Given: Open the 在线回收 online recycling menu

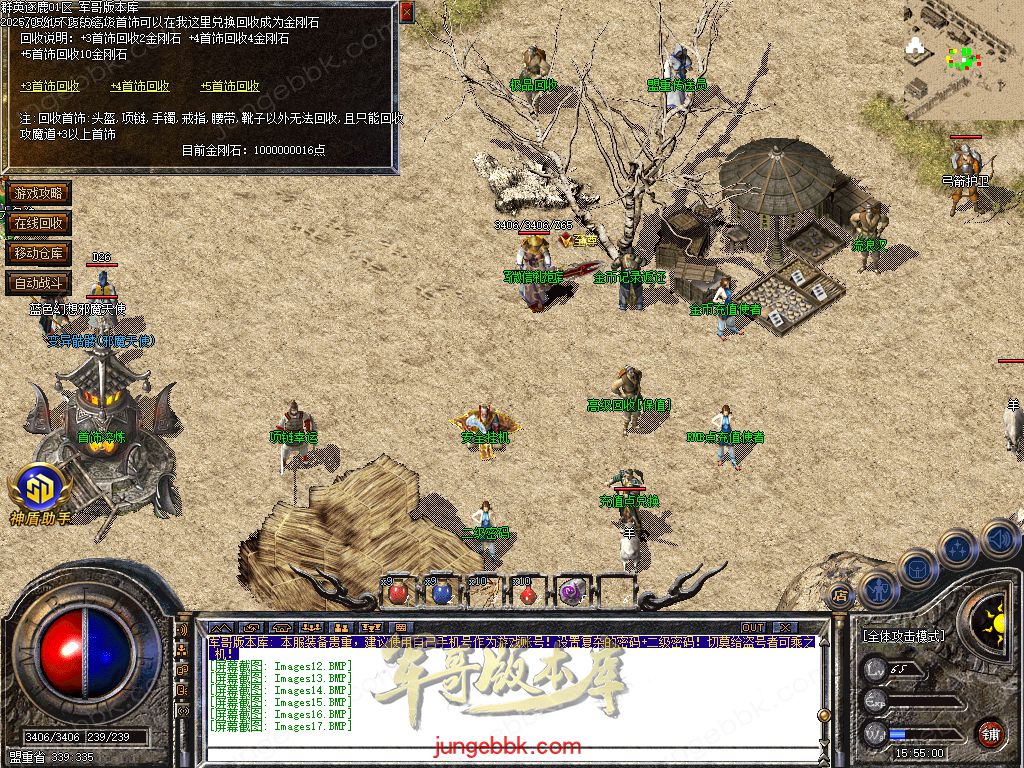Looking at the screenshot, I should 38,223.
